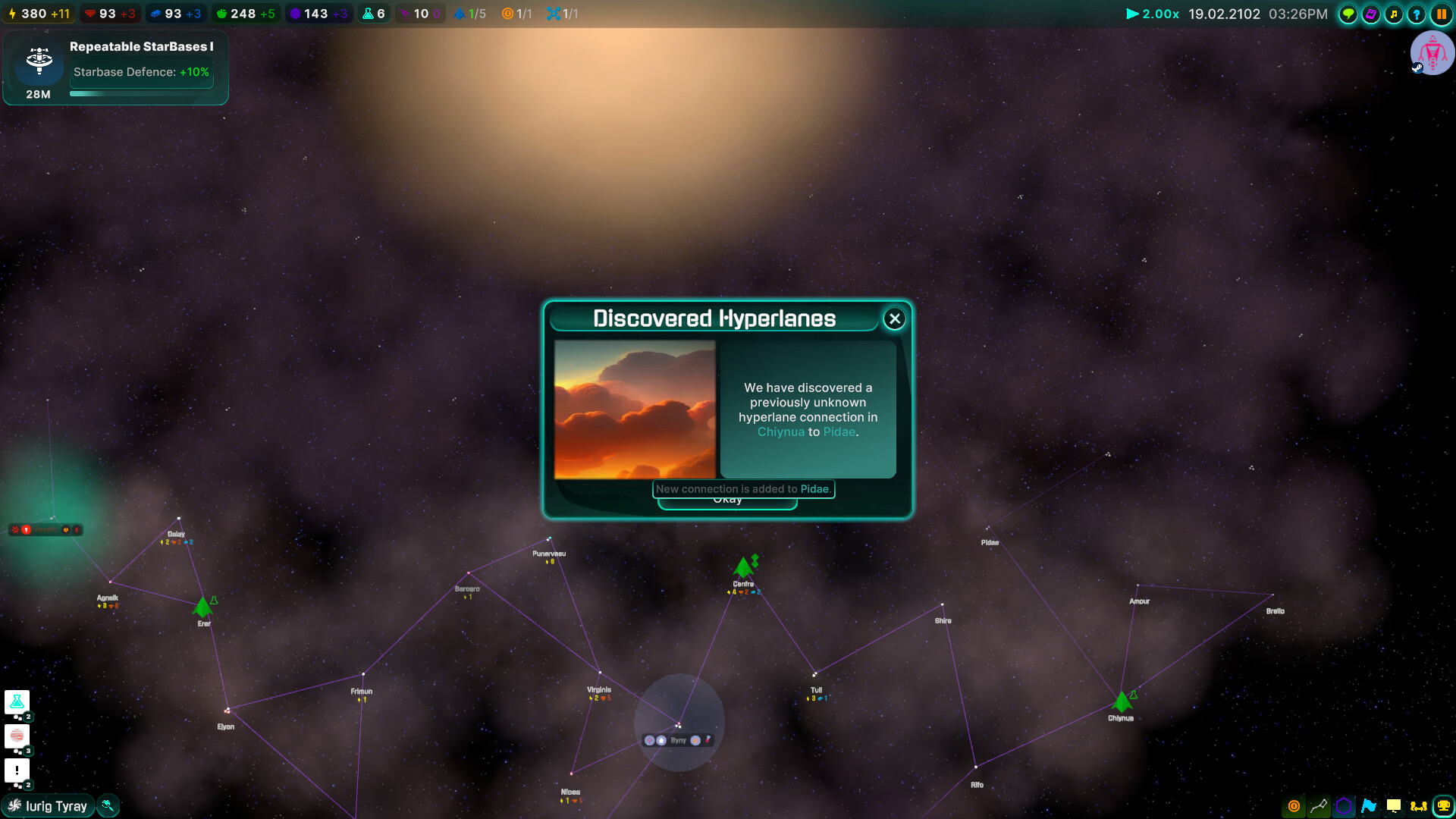Open the trade routes icon in bottom toolbar
Screen dimensions: 1456x819
click(x=1319, y=806)
